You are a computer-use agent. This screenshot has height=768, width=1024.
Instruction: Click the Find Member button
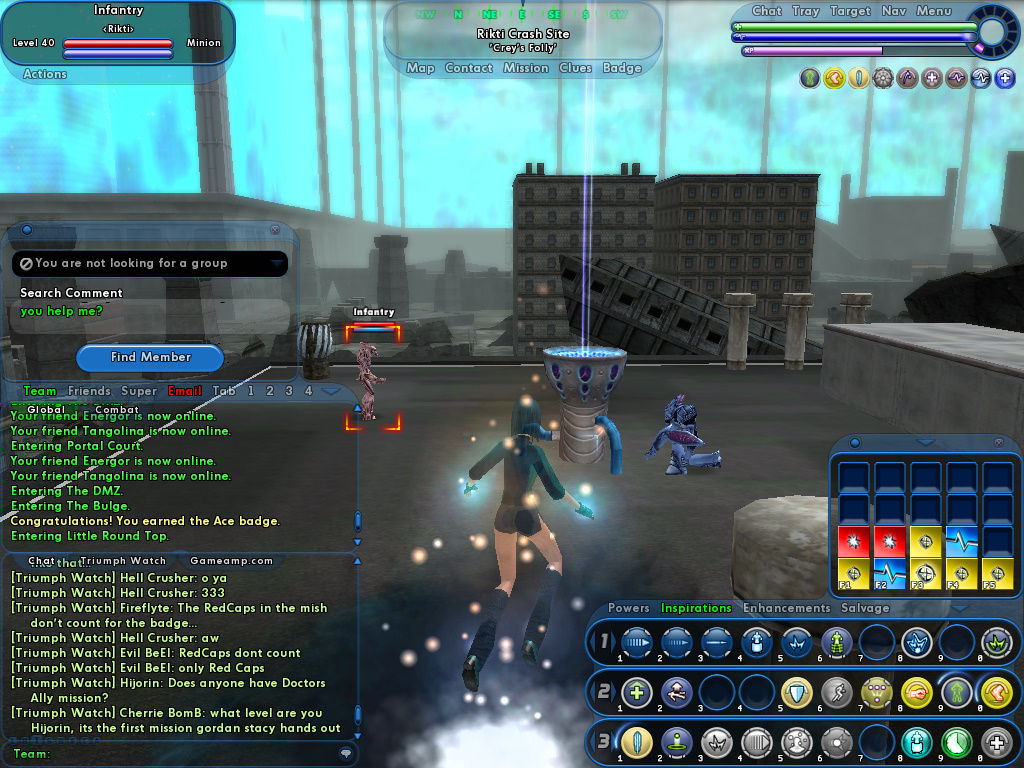coord(151,357)
